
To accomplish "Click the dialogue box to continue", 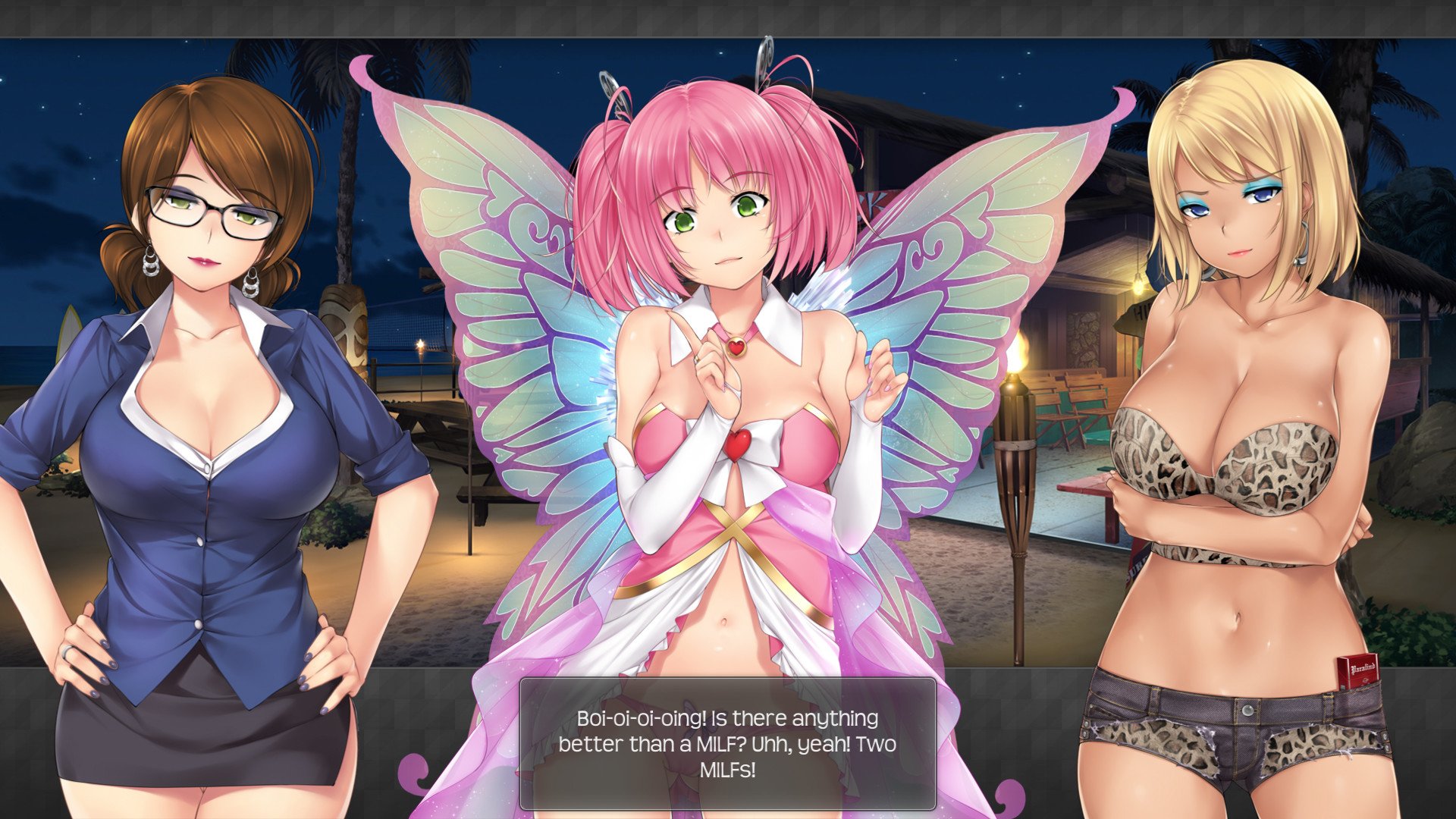I will [727, 743].
